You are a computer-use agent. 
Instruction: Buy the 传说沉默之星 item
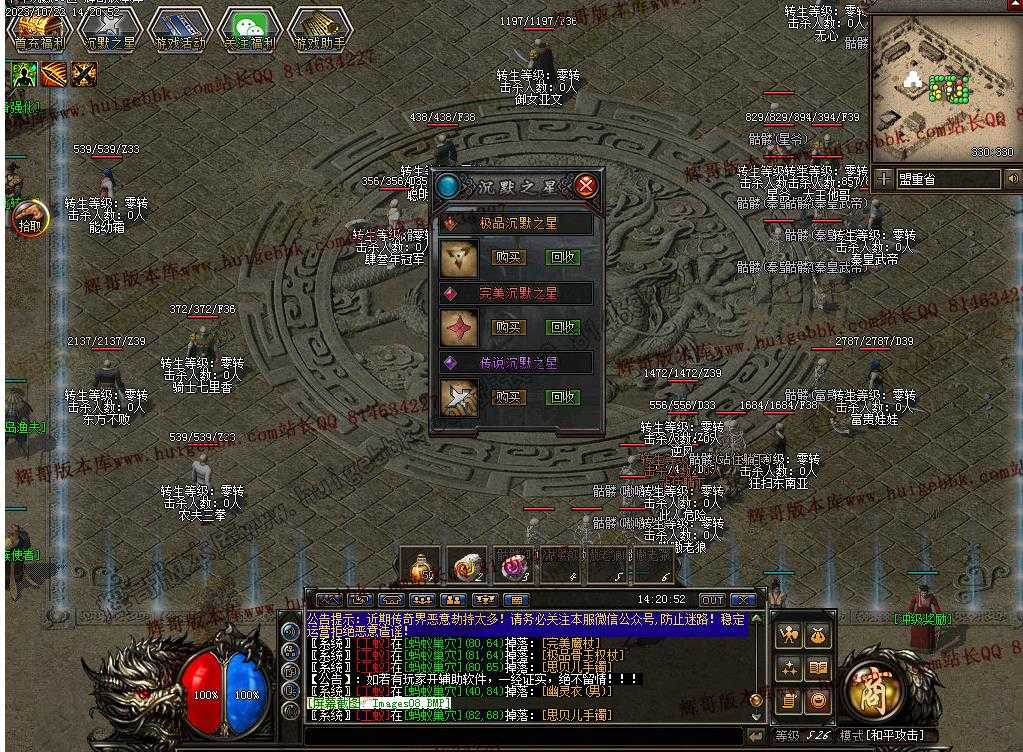point(509,397)
